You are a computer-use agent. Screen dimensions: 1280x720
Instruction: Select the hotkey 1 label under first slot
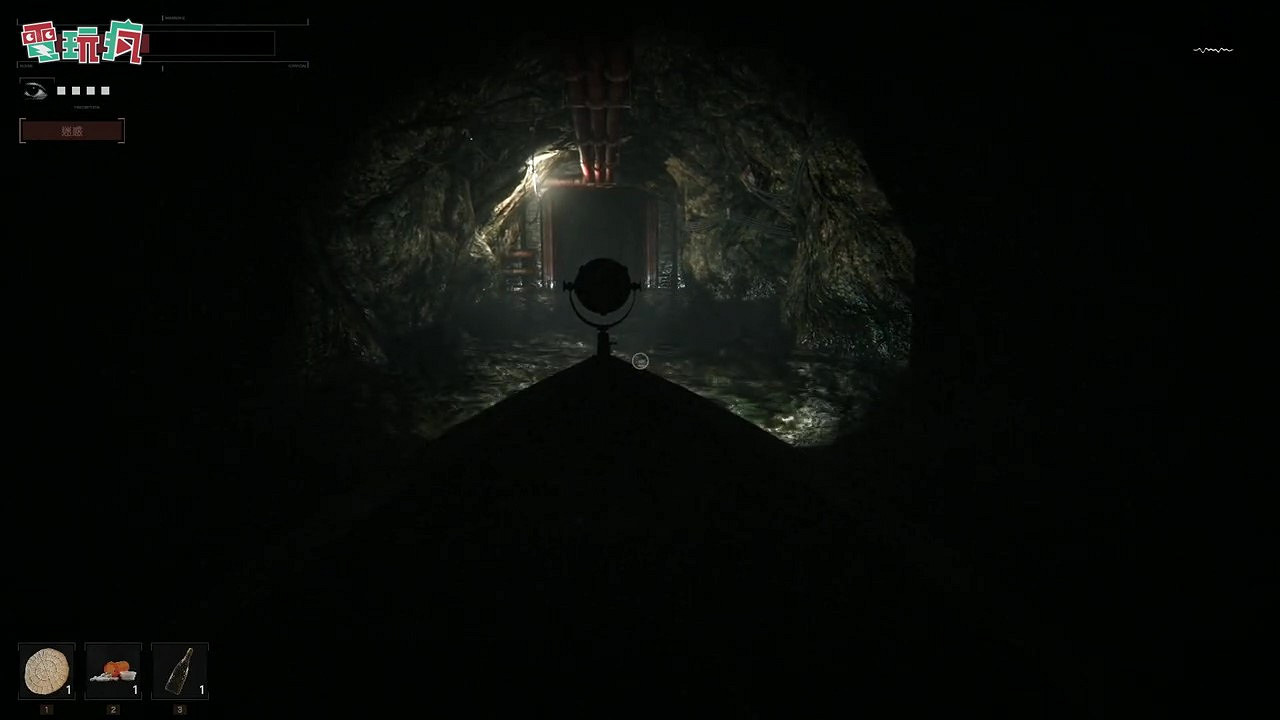[x=45, y=709]
